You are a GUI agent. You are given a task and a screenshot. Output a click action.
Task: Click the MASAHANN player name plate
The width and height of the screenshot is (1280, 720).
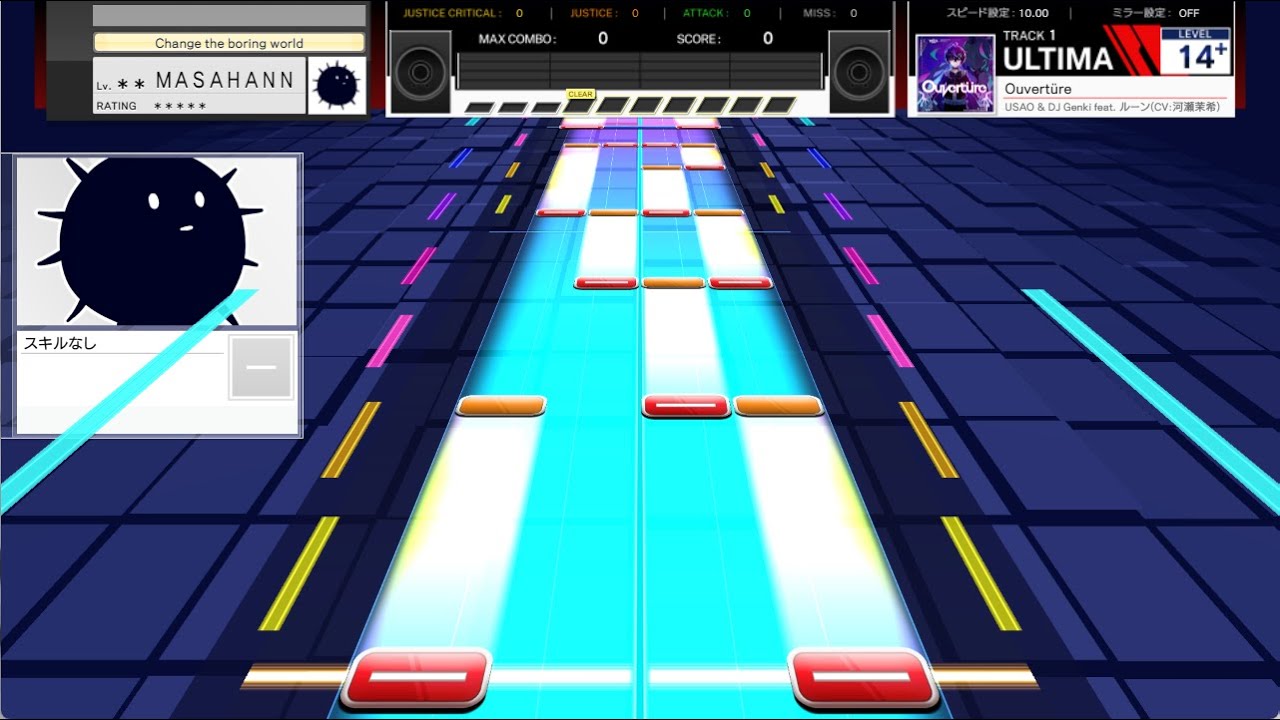point(200,86)
